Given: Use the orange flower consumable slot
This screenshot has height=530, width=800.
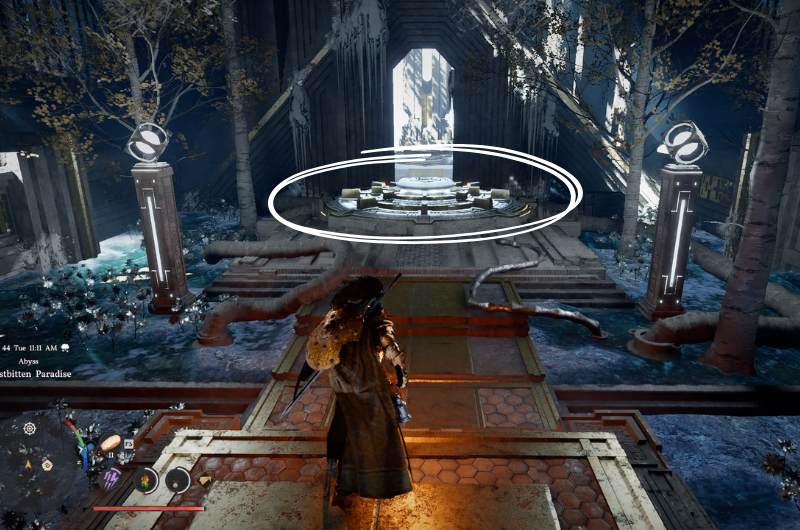Looking at the screenshot, I should point(146,480).
